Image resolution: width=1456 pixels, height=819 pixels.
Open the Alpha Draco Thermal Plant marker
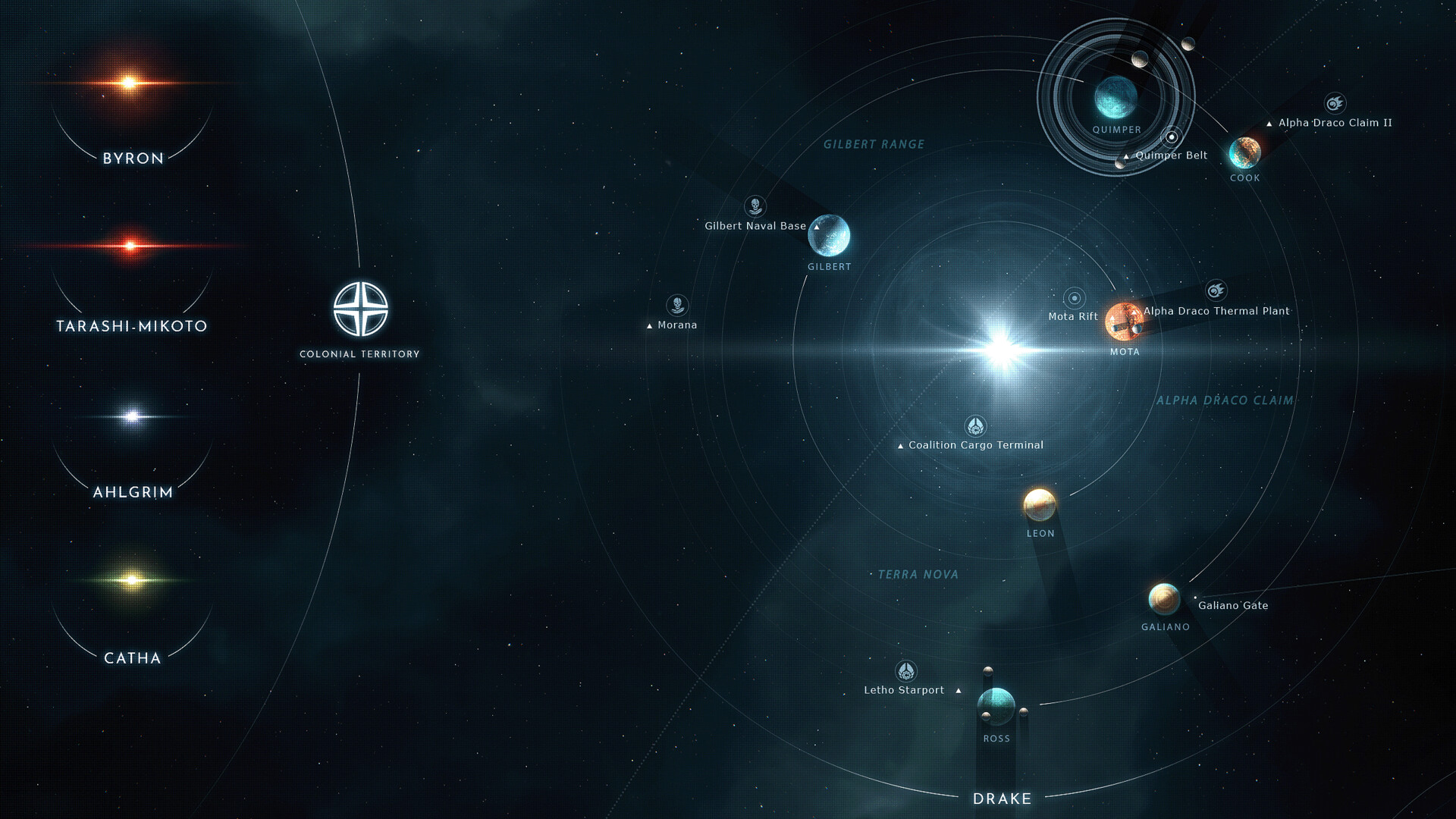click(1216, 290)
